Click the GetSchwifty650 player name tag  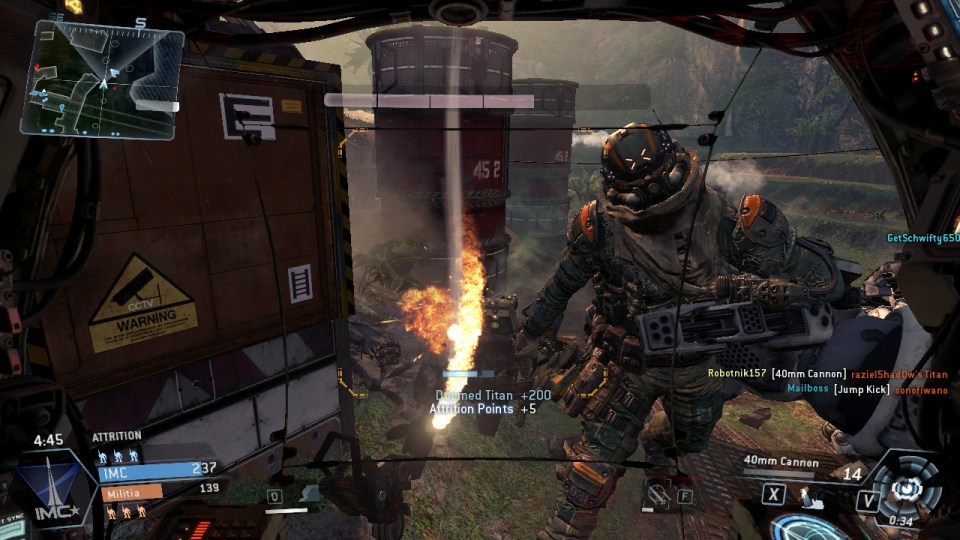[922, 238]
